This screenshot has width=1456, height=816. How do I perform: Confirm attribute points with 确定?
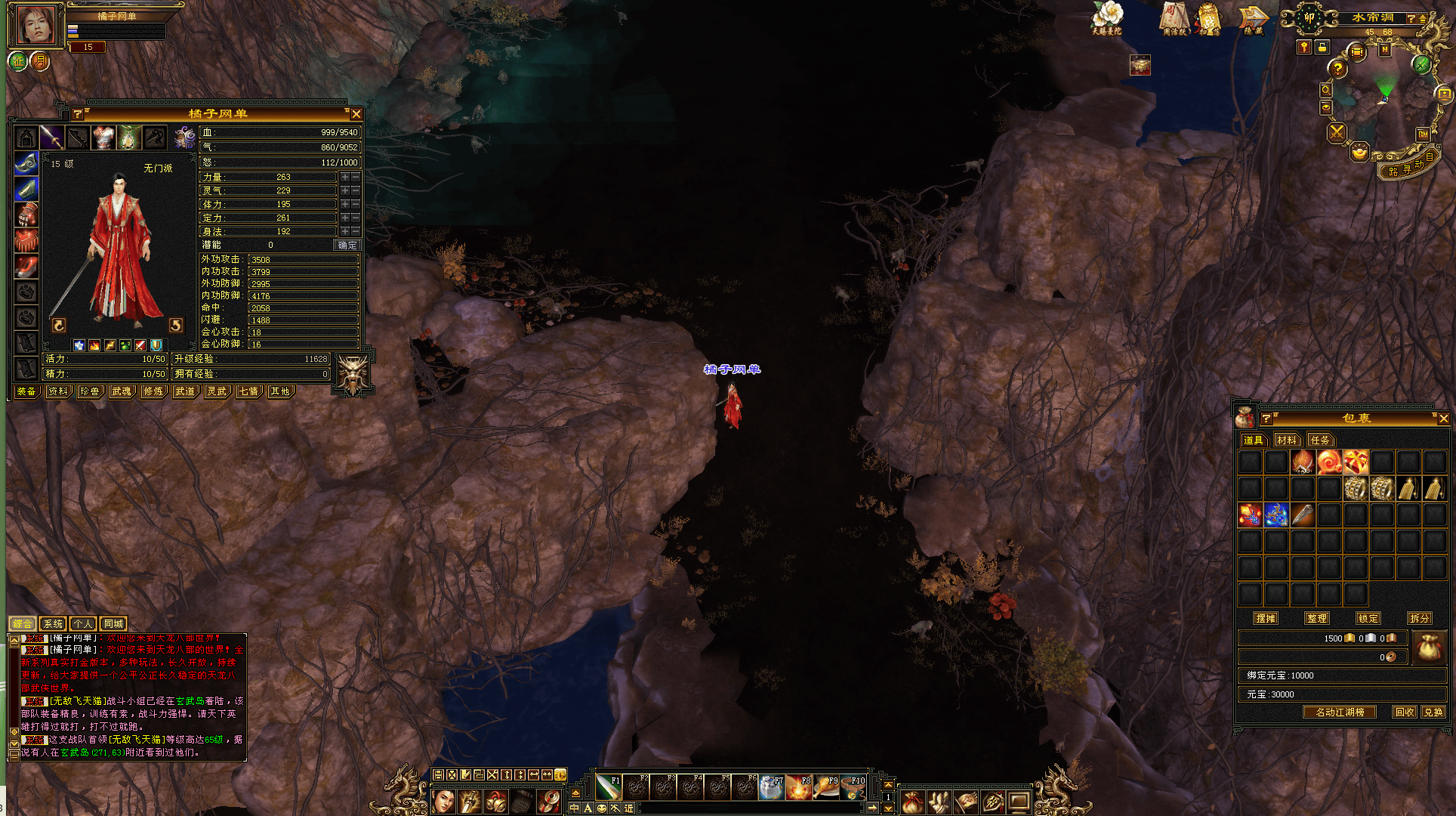click(347, 245)
